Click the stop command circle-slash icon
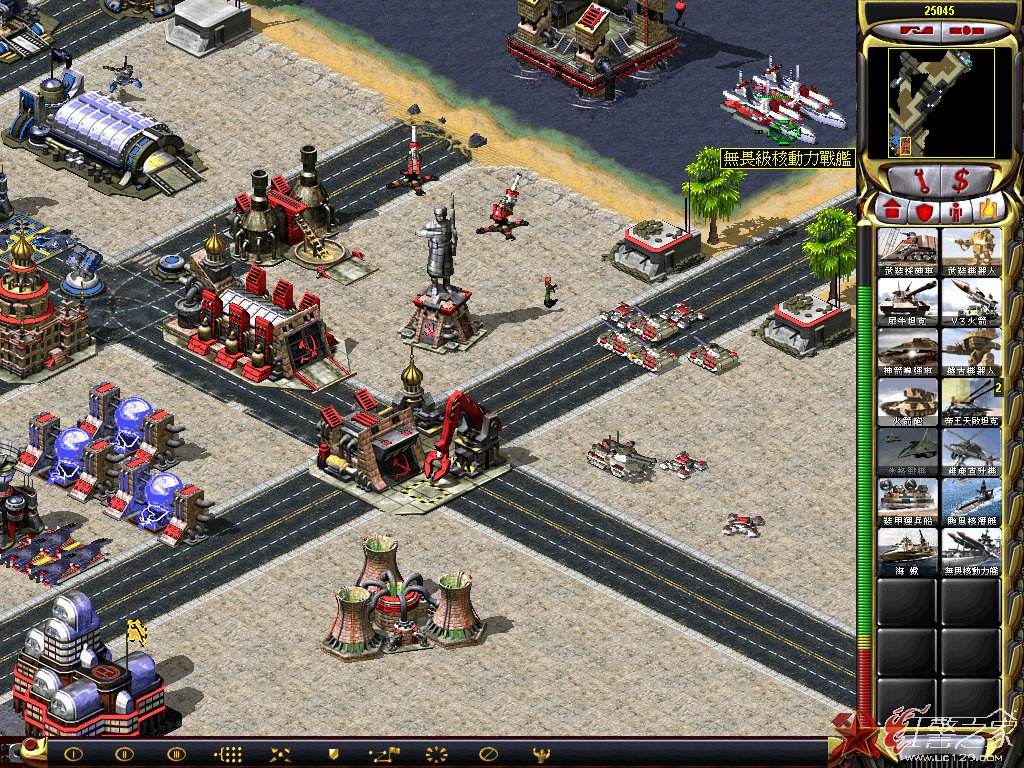1024x768 pixels. (x=489, y=754)
